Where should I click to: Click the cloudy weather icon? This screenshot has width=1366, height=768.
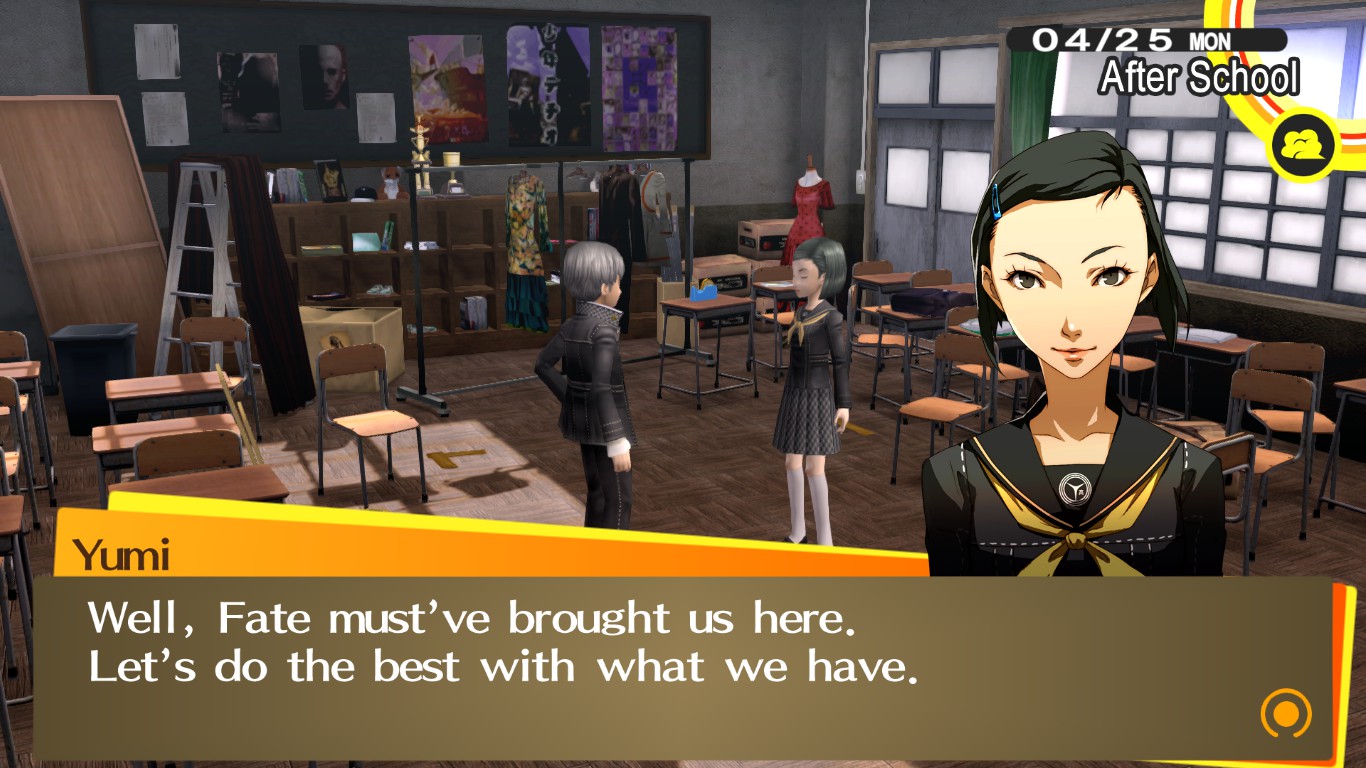(x=1302, y=144)
